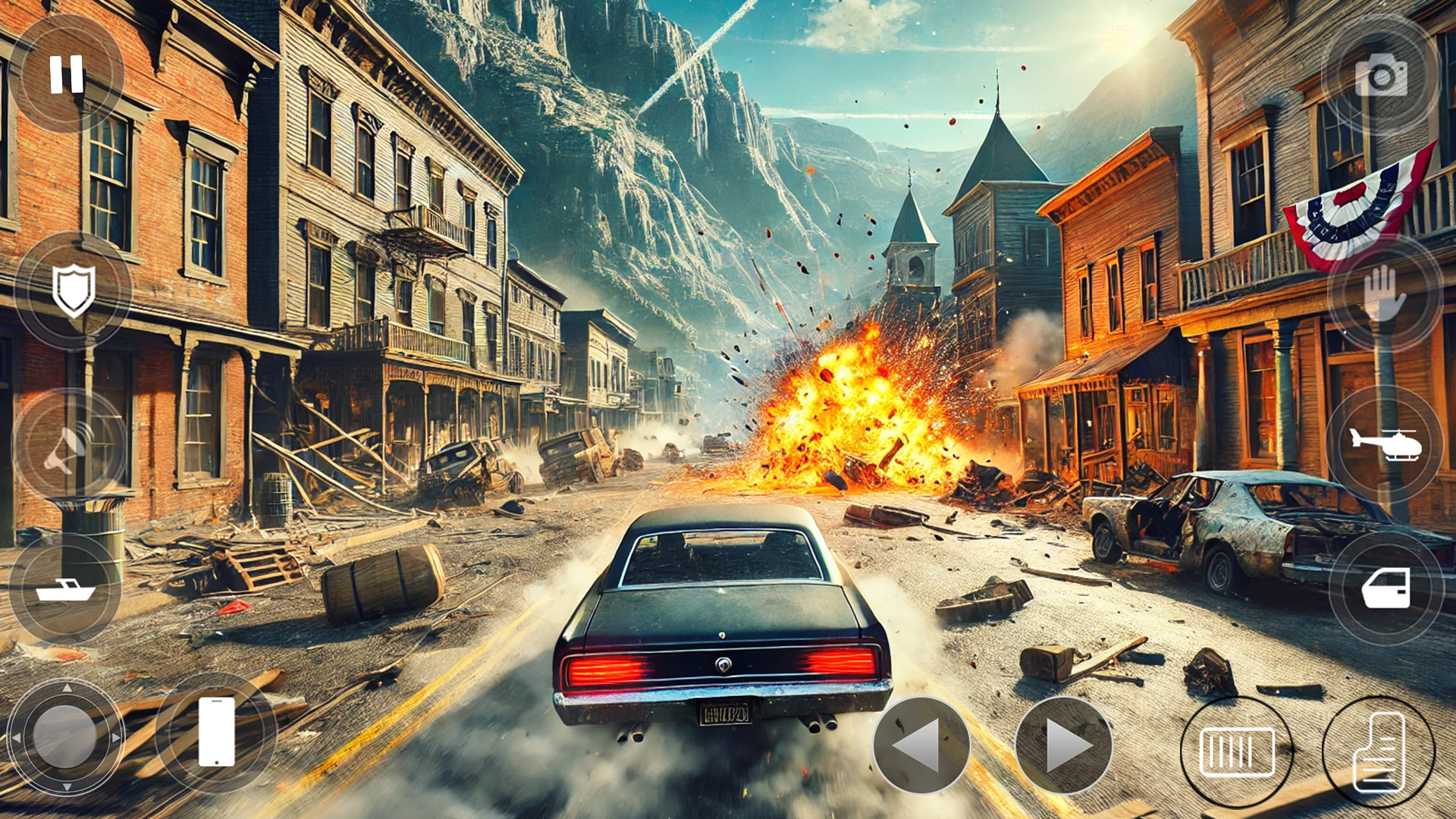Tap the joystick up arrow
The image size is (1456, 819).
67,686
